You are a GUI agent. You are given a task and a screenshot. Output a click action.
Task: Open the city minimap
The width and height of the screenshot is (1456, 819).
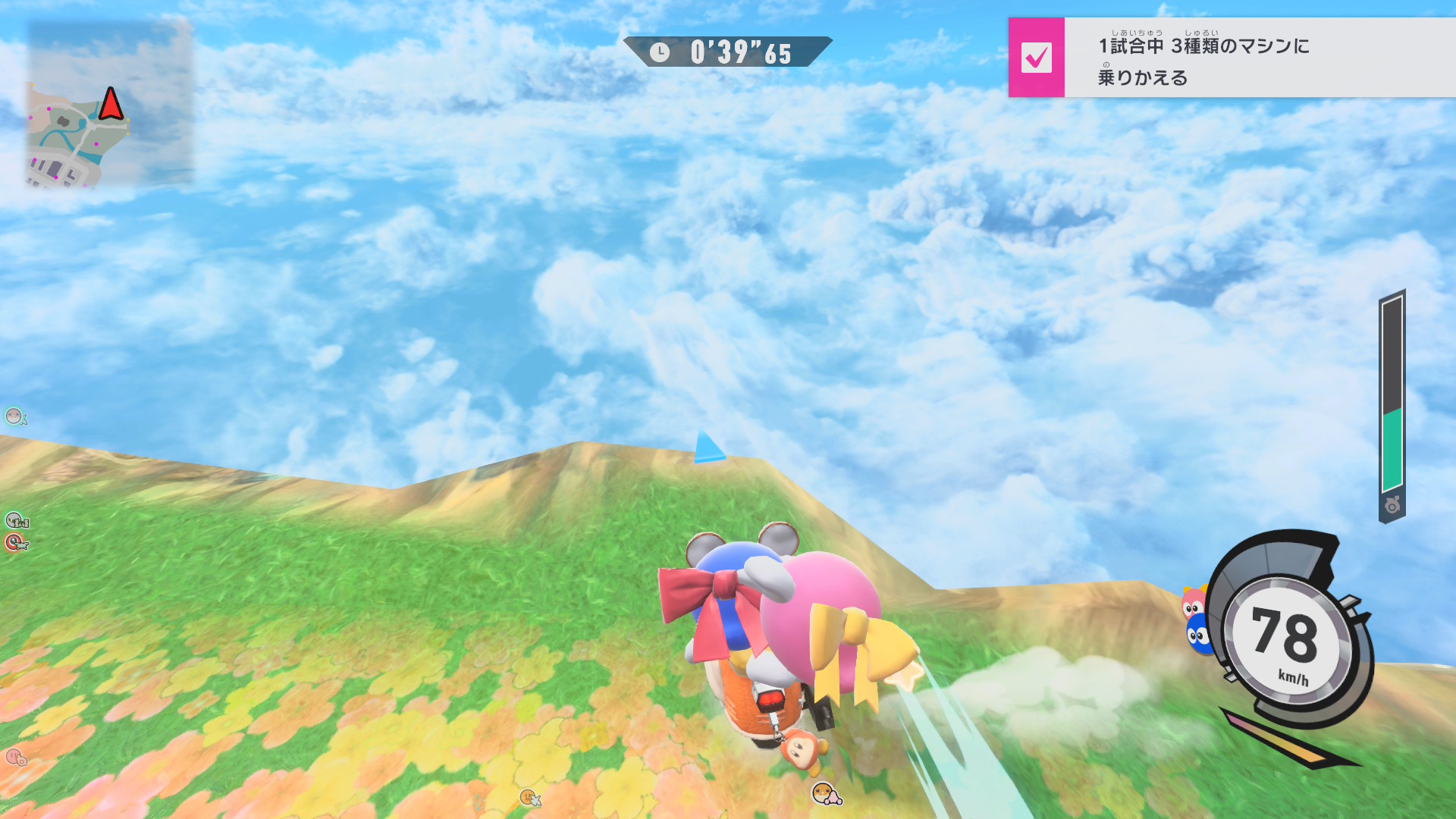[x=109, y=103]
